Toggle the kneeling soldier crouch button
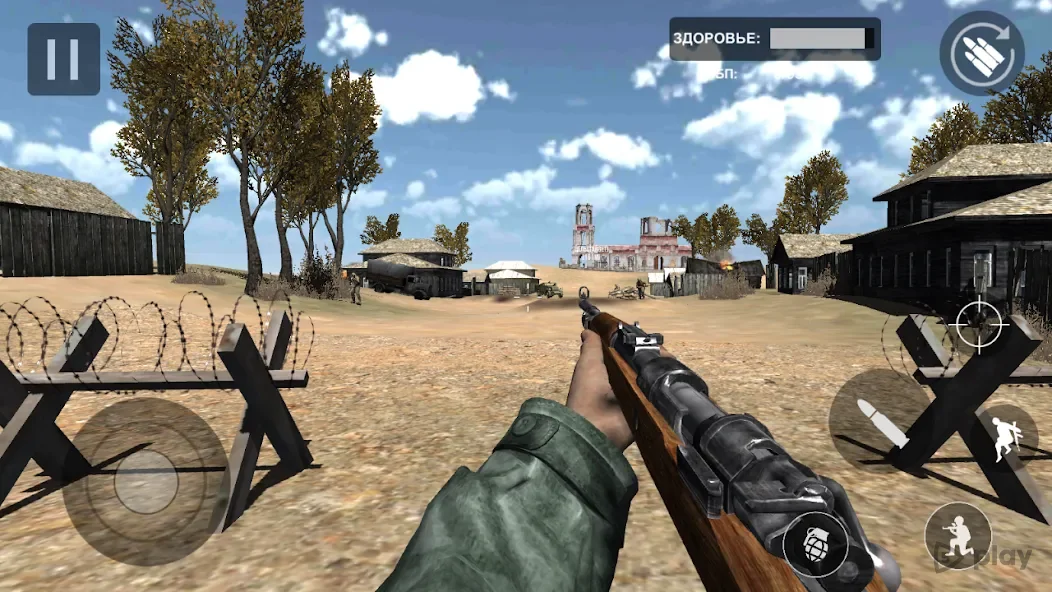This screenshot has height=592, width=1052. tap(957, 534)
